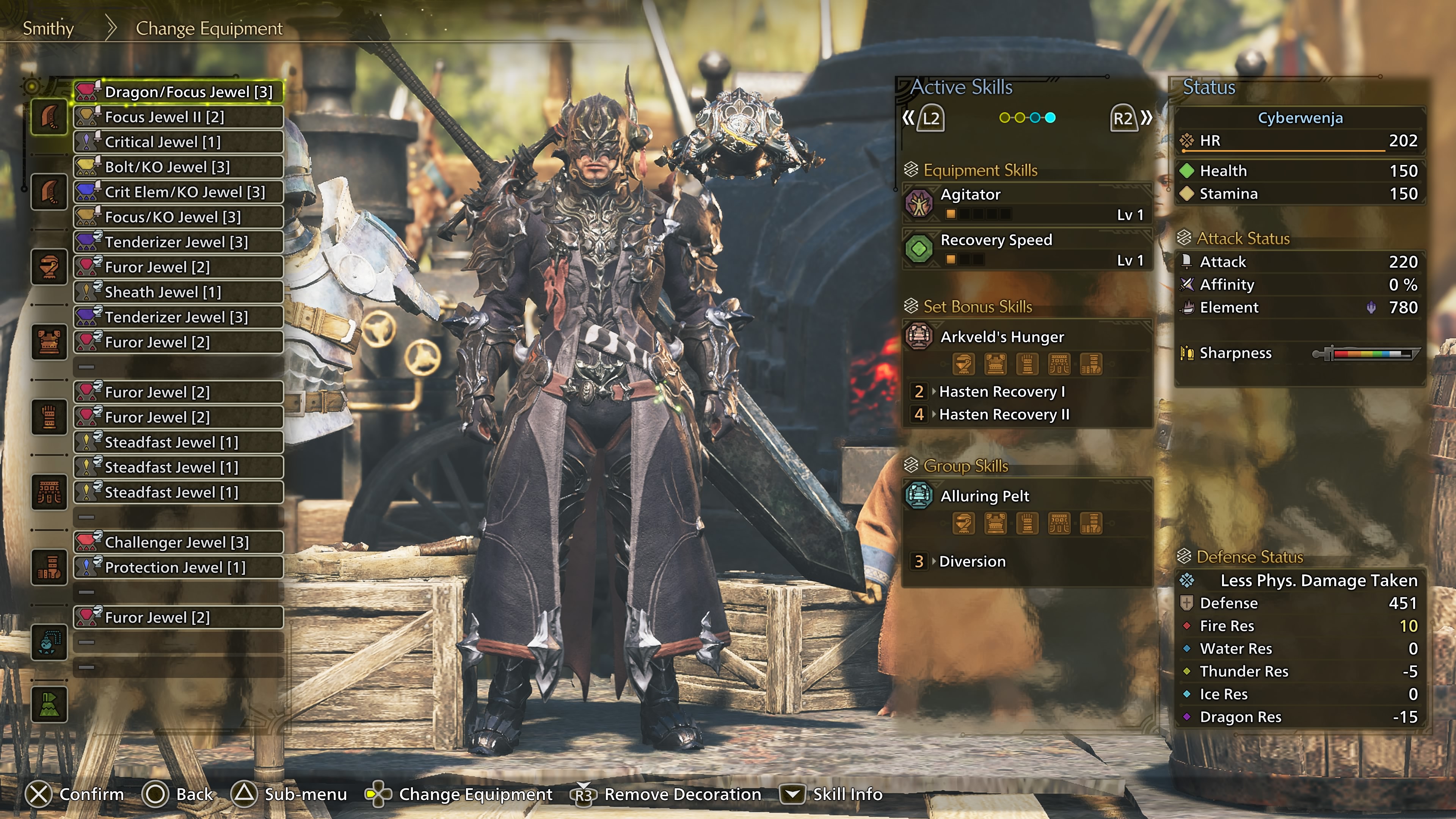Viewport: 1456px width, 819px height.
Task: Select the Protection Jewel [1] row
Action: click(x=179, y=568)
